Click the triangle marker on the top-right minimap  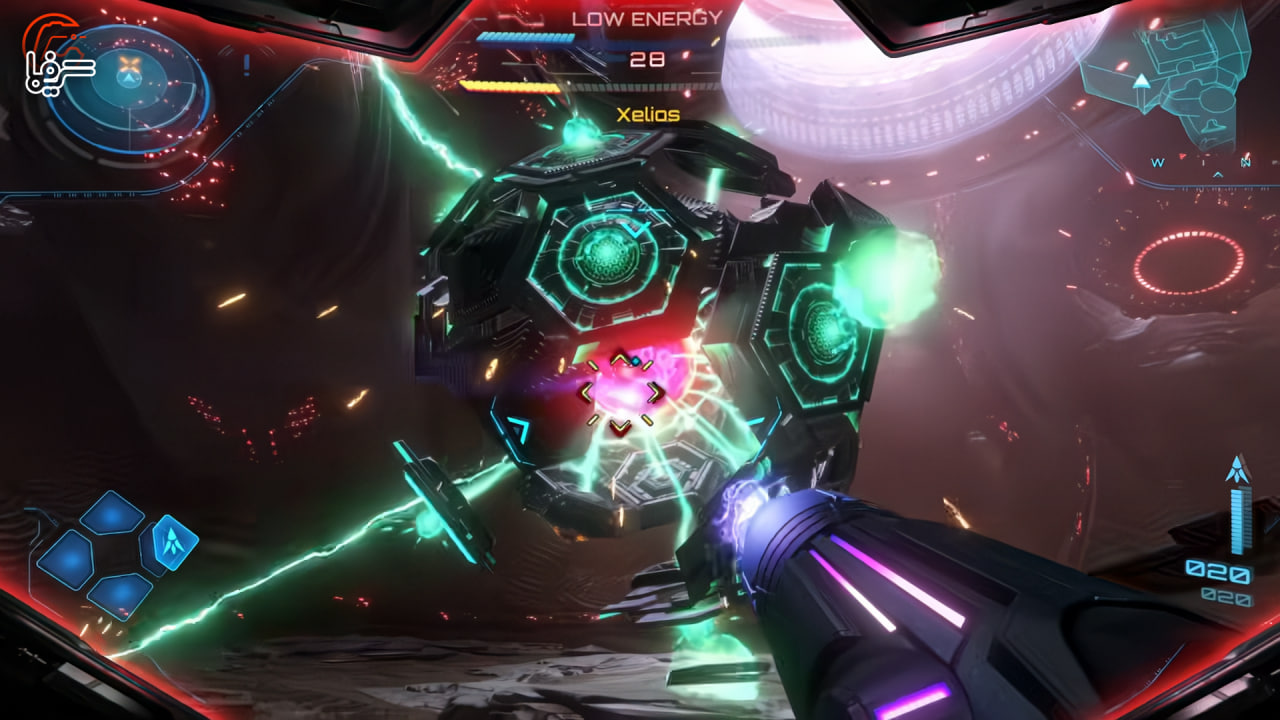pos(1142,80)
